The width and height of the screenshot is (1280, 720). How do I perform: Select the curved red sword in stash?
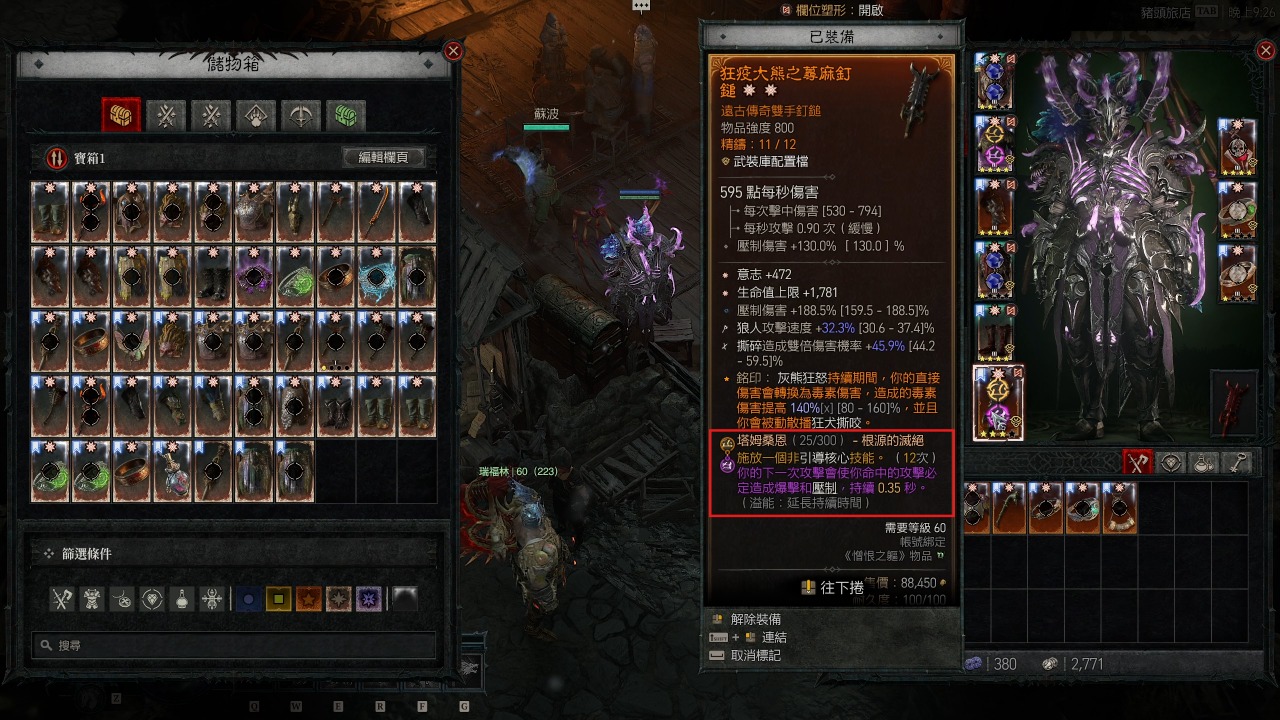pyautogui.click(x=377, y=212)
